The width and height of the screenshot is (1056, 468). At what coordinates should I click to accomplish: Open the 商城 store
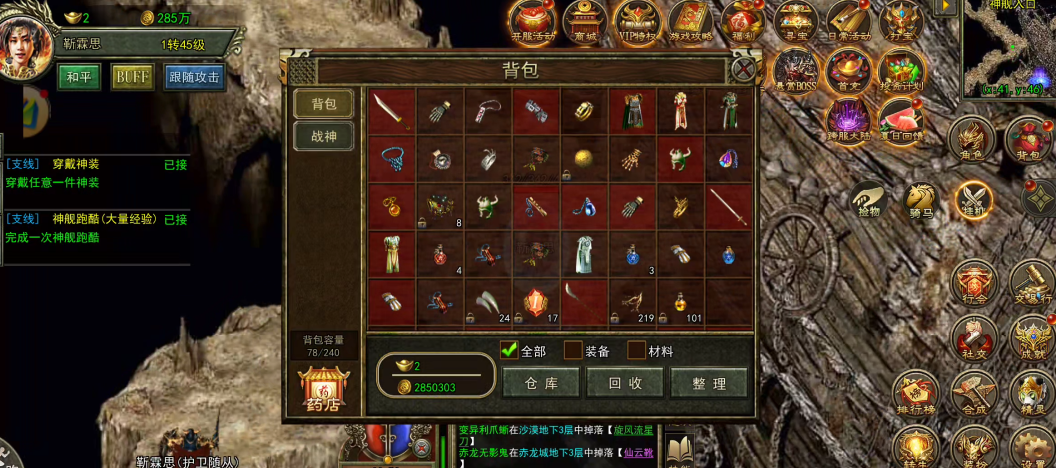(x=584, y=21)
